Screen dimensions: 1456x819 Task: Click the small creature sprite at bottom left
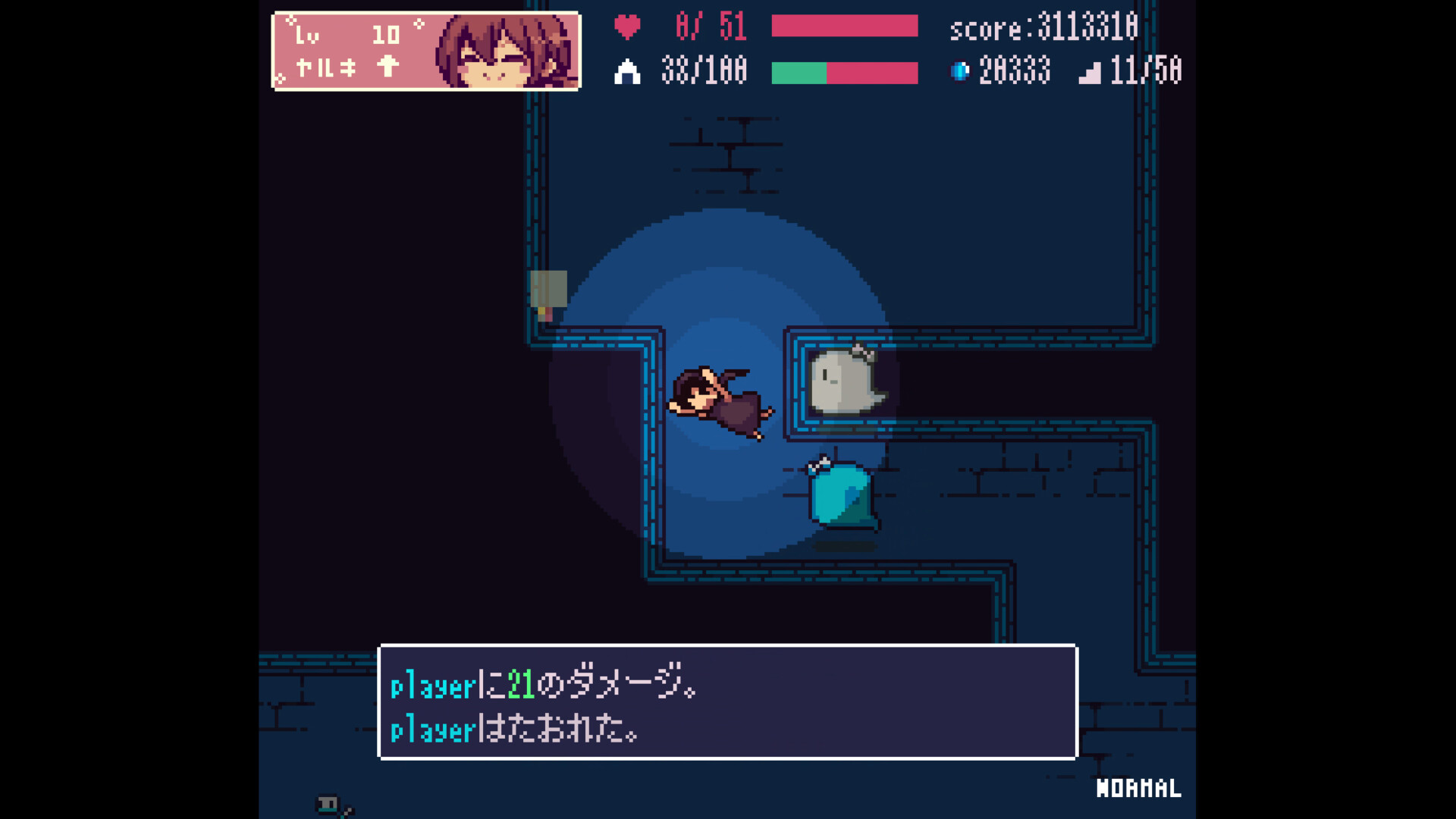coord(326,802)
